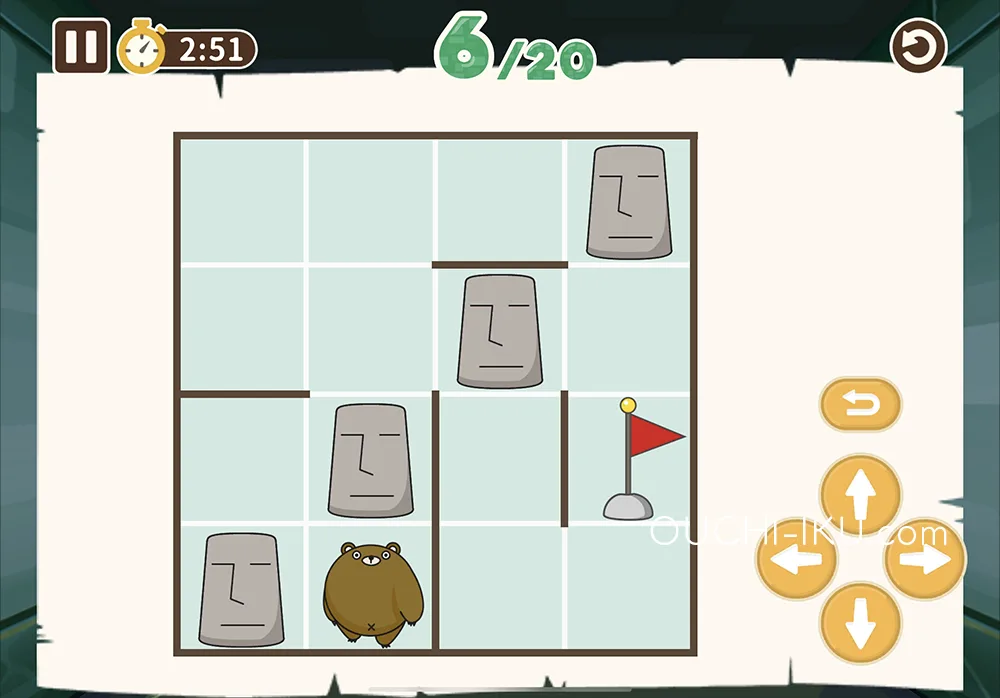Tap the right arrow direction button

pyautogui.click(x=925, y=559)
